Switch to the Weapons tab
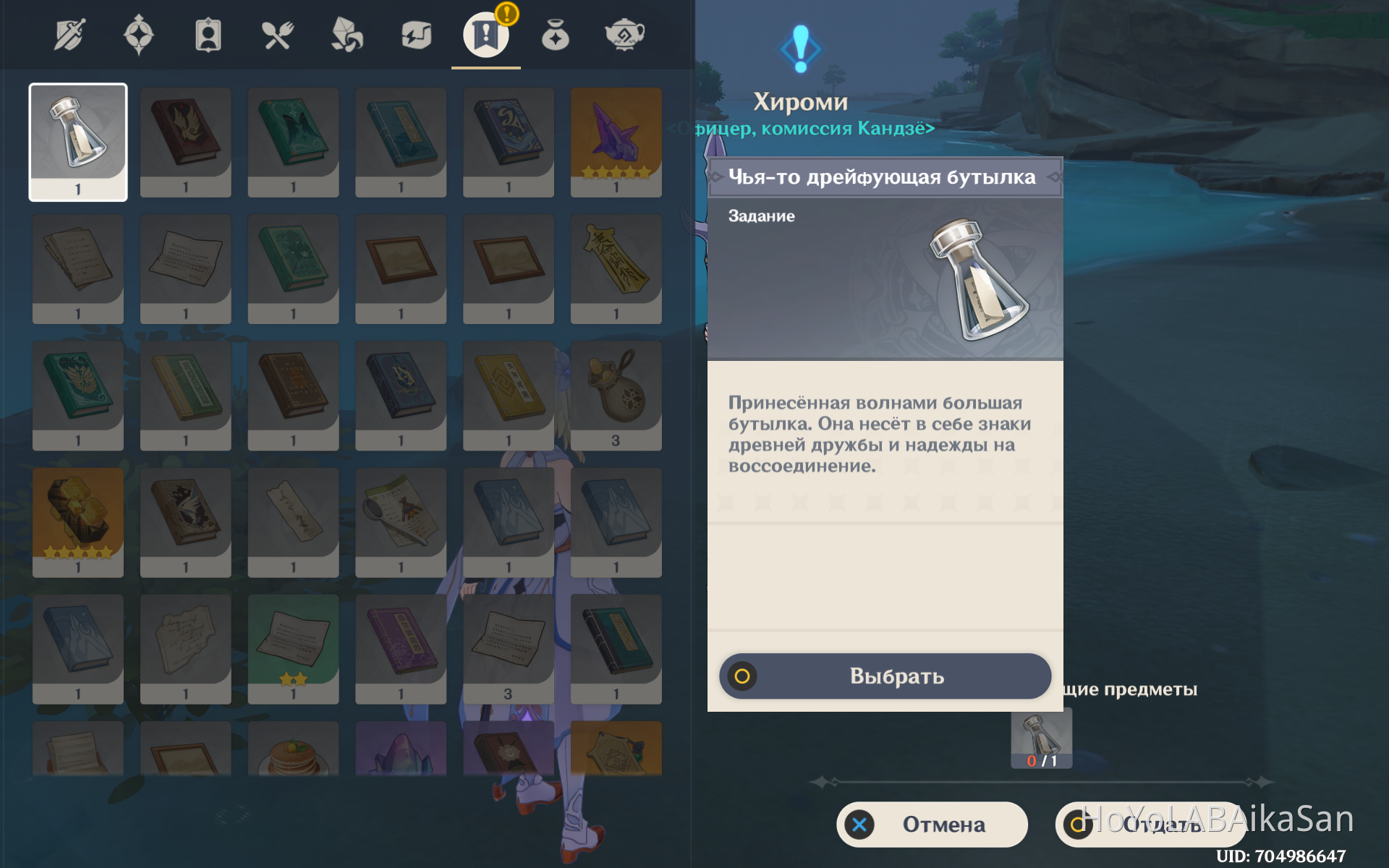Screen dimensions: 1389x868 [69, 35]
